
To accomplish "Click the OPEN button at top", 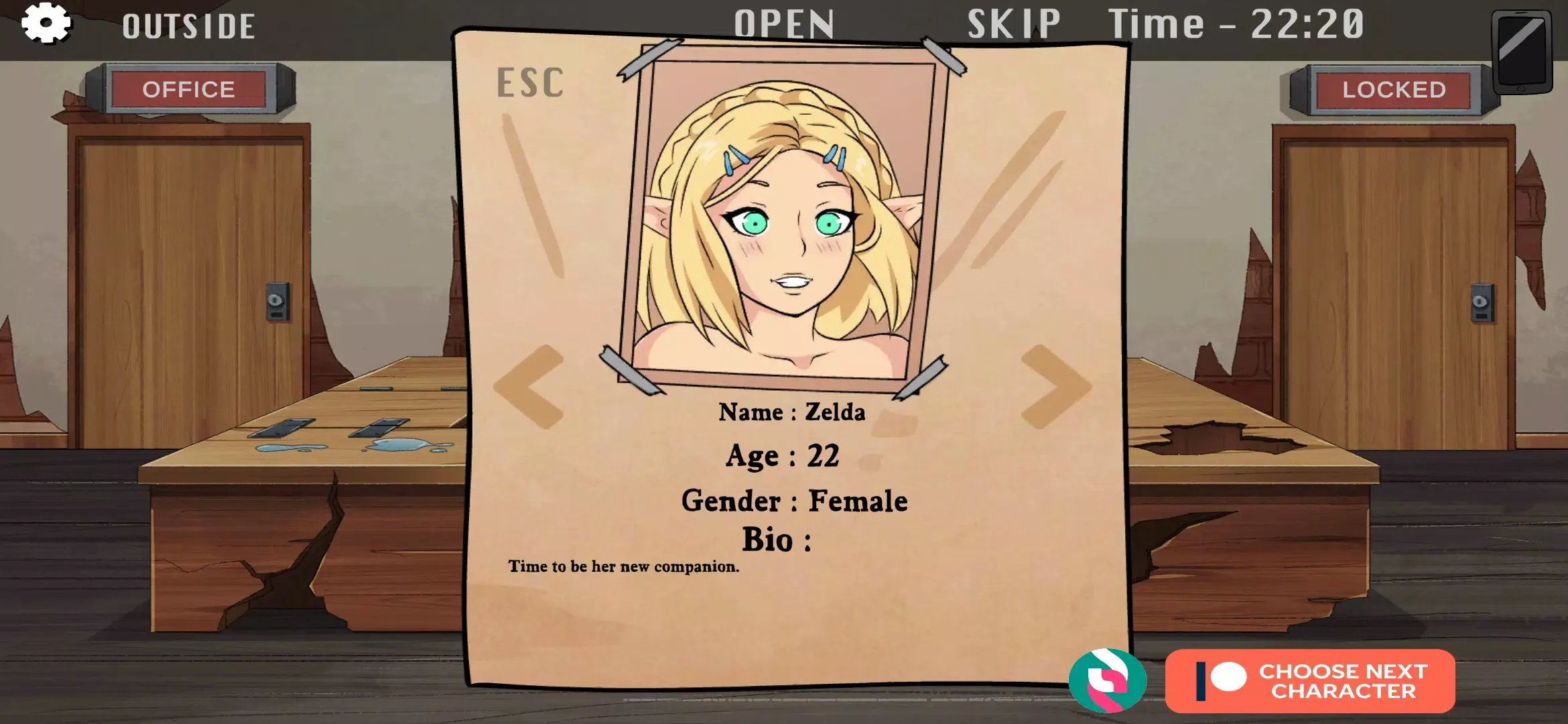I will click(x=784, y=24).
